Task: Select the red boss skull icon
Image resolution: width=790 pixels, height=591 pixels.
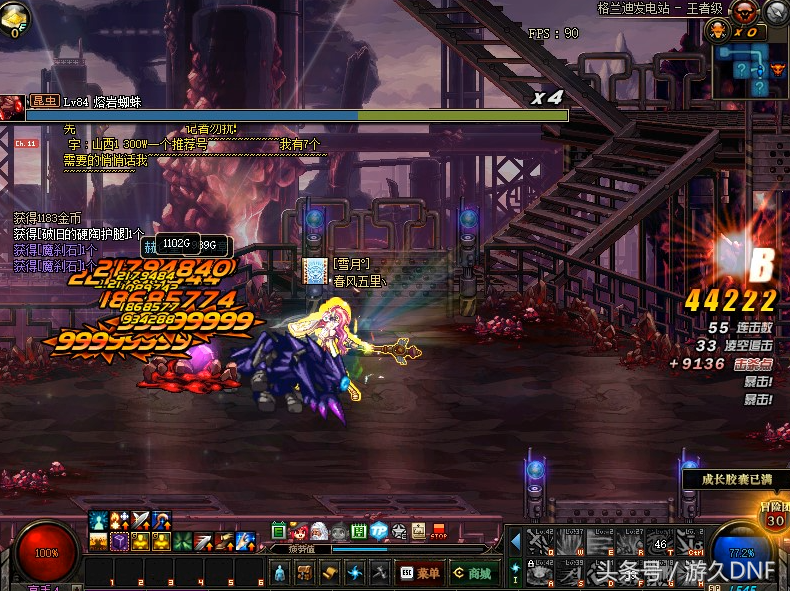Action: coord(743,12)
